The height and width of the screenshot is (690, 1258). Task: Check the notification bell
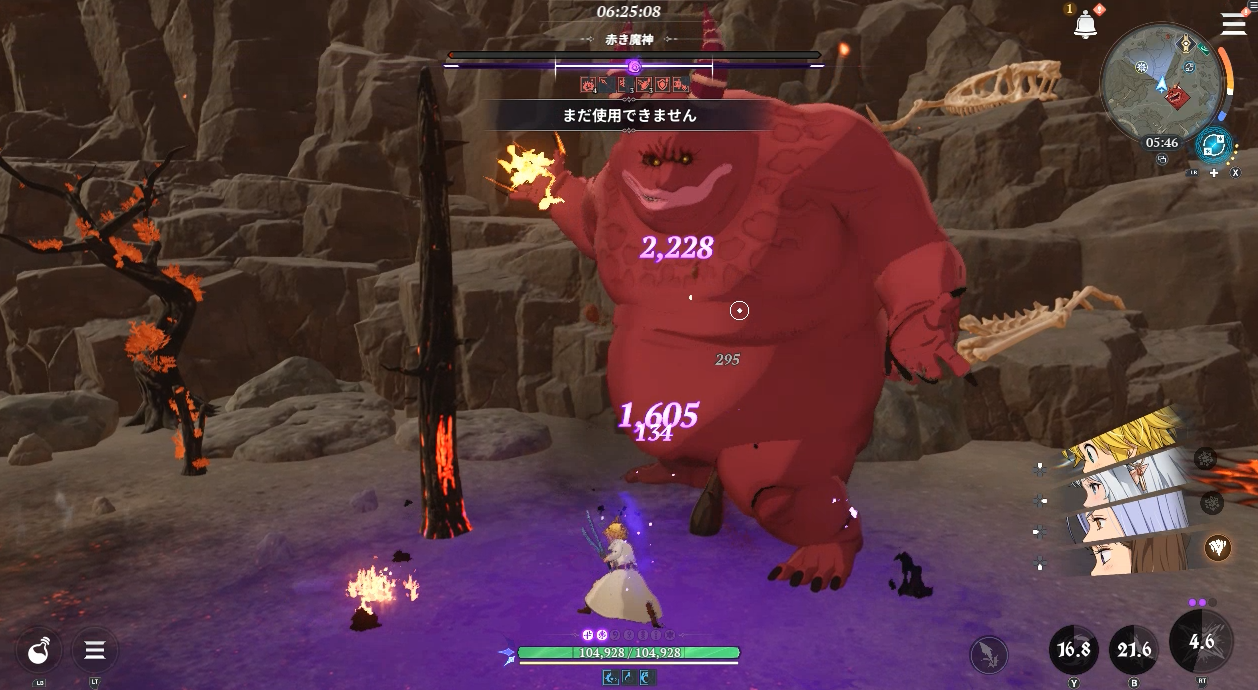[1085, 25]
